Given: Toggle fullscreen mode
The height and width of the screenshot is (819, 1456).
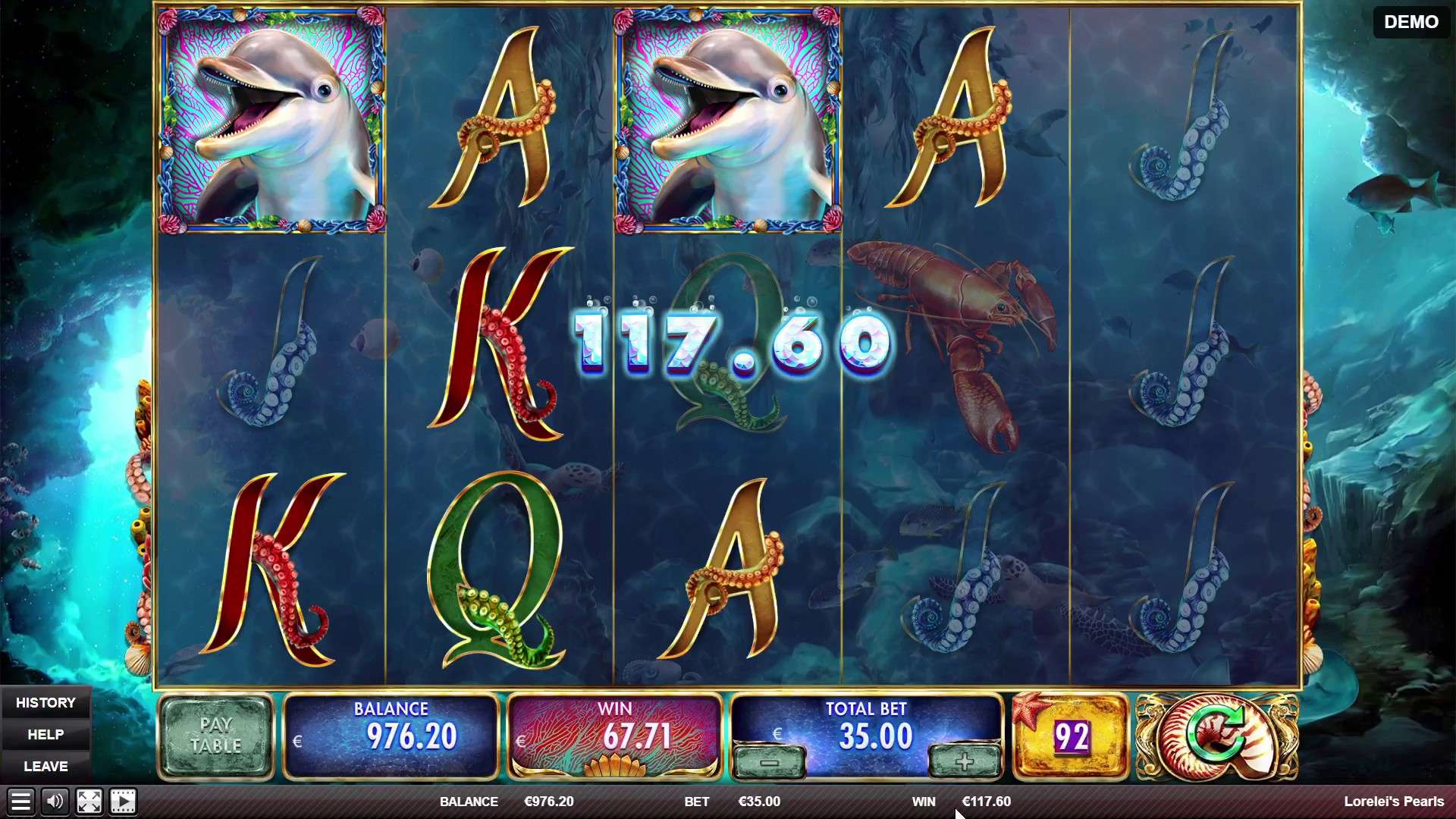Looking at the screenshot, I should (89, 802).
